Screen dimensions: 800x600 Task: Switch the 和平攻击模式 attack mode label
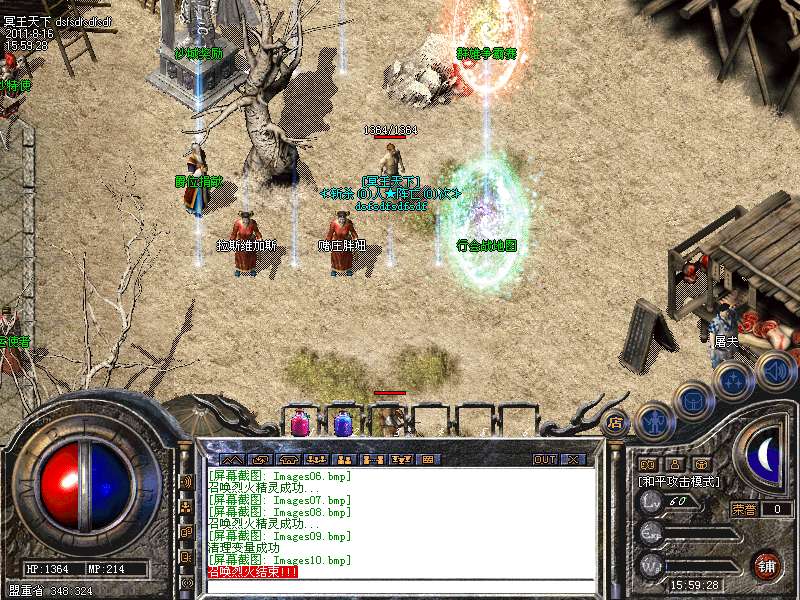[x=680, y=481]
